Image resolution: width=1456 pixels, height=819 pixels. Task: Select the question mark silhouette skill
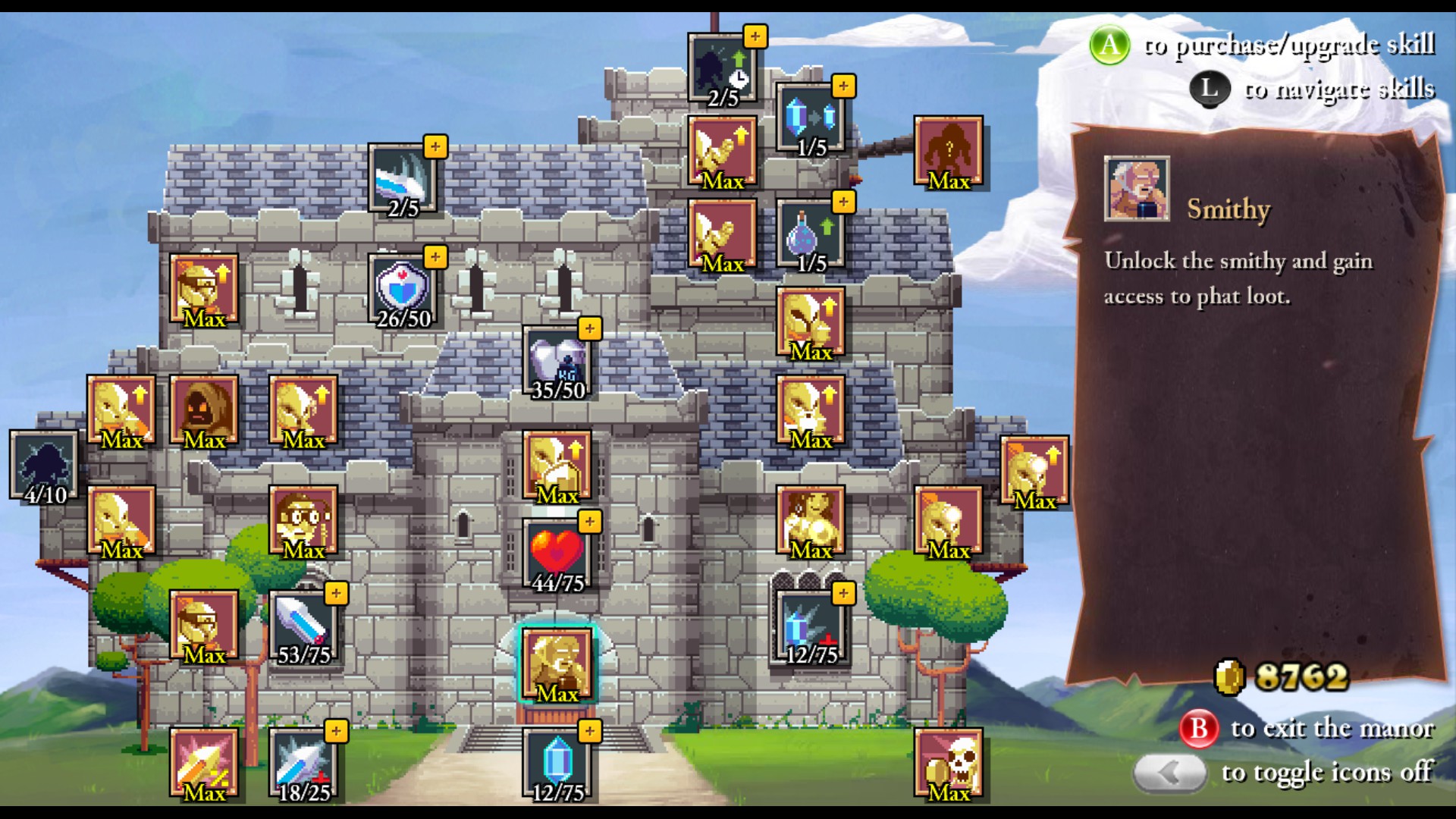point(949,151)
